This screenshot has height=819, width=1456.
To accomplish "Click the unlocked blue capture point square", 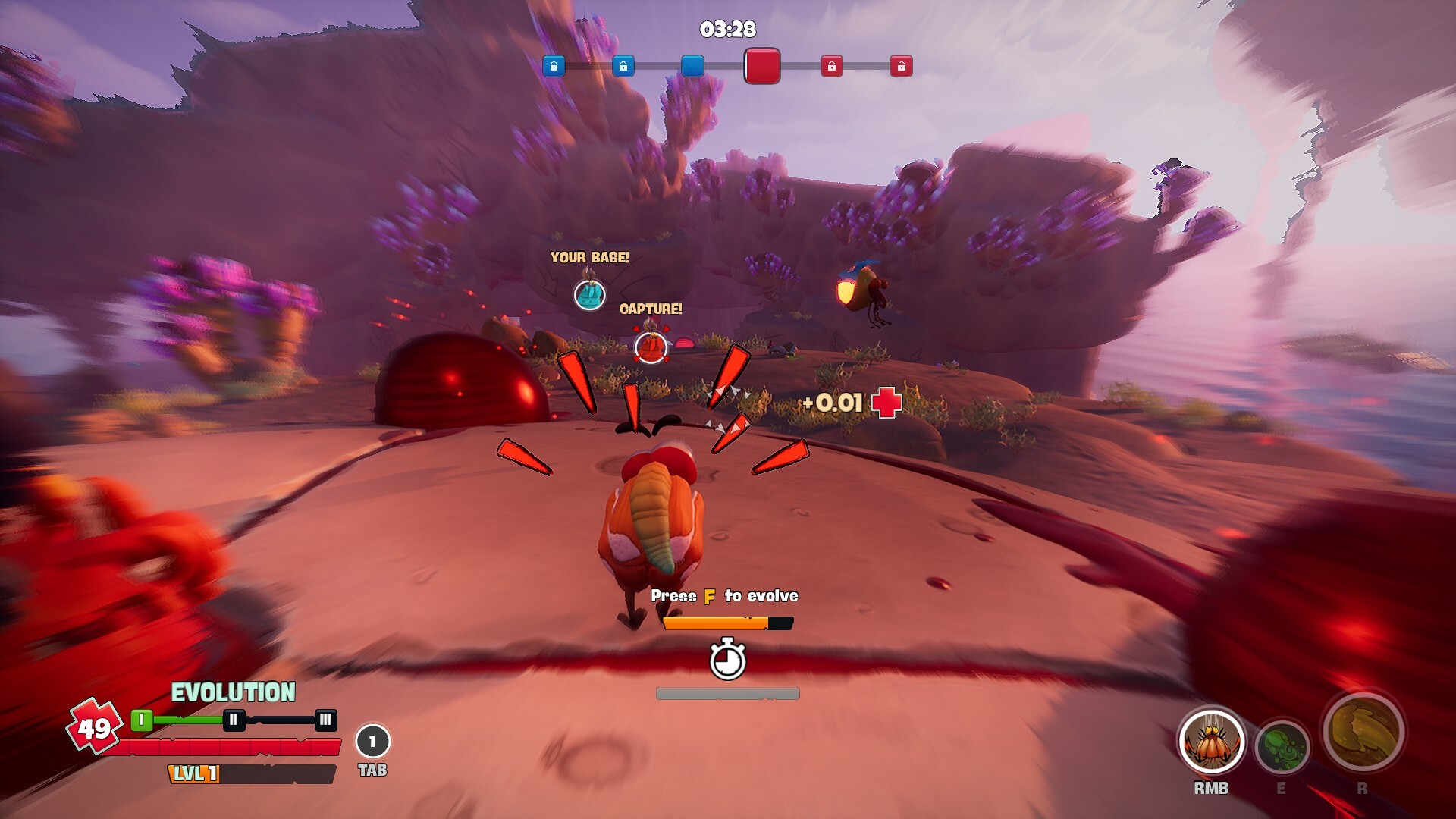I will point(692,66).
